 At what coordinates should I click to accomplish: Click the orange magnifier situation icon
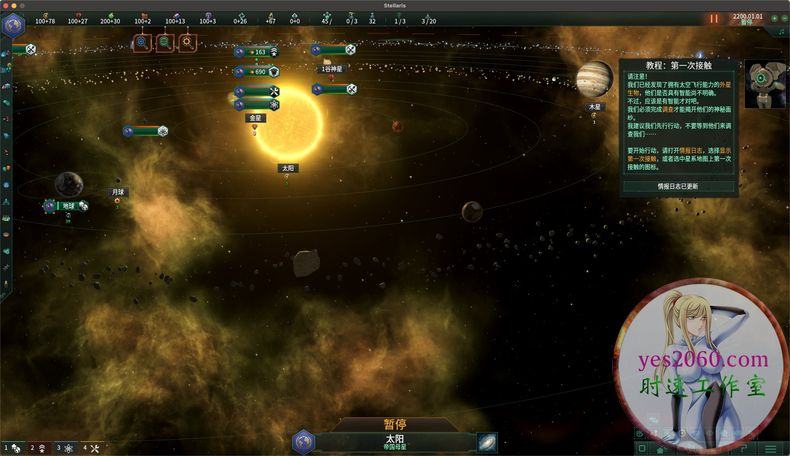pyautogui.click(x=186, y=42)
